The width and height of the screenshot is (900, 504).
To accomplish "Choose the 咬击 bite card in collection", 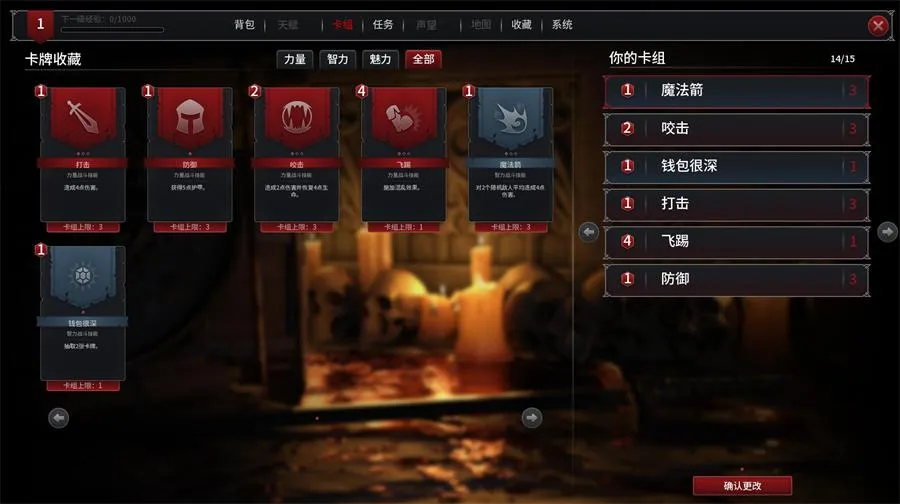I will pyautogui.click(x=297, y=155).
